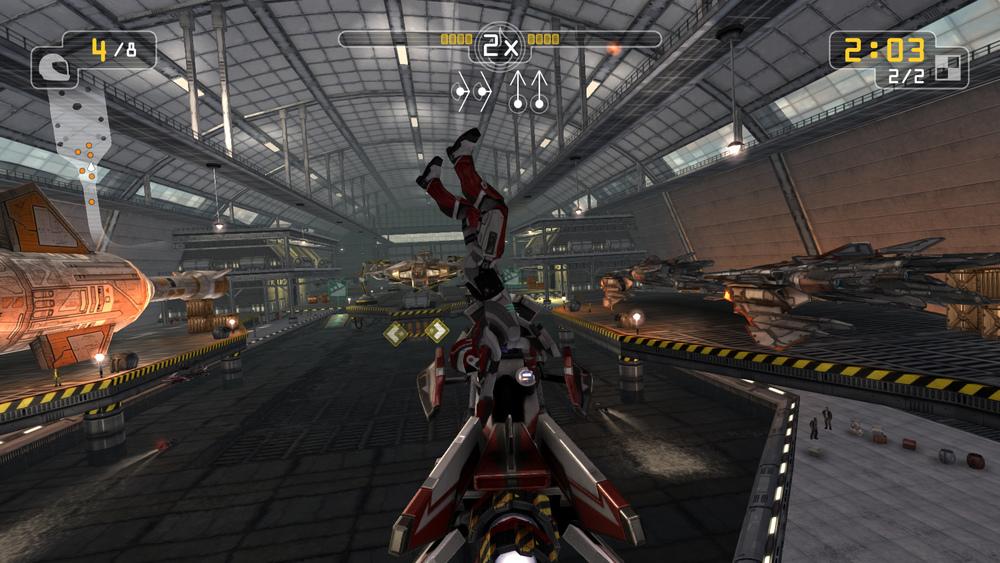Screen dimensions: 1000x563
Task: Select the racer helmet position icon
Action: coord(47,67)
